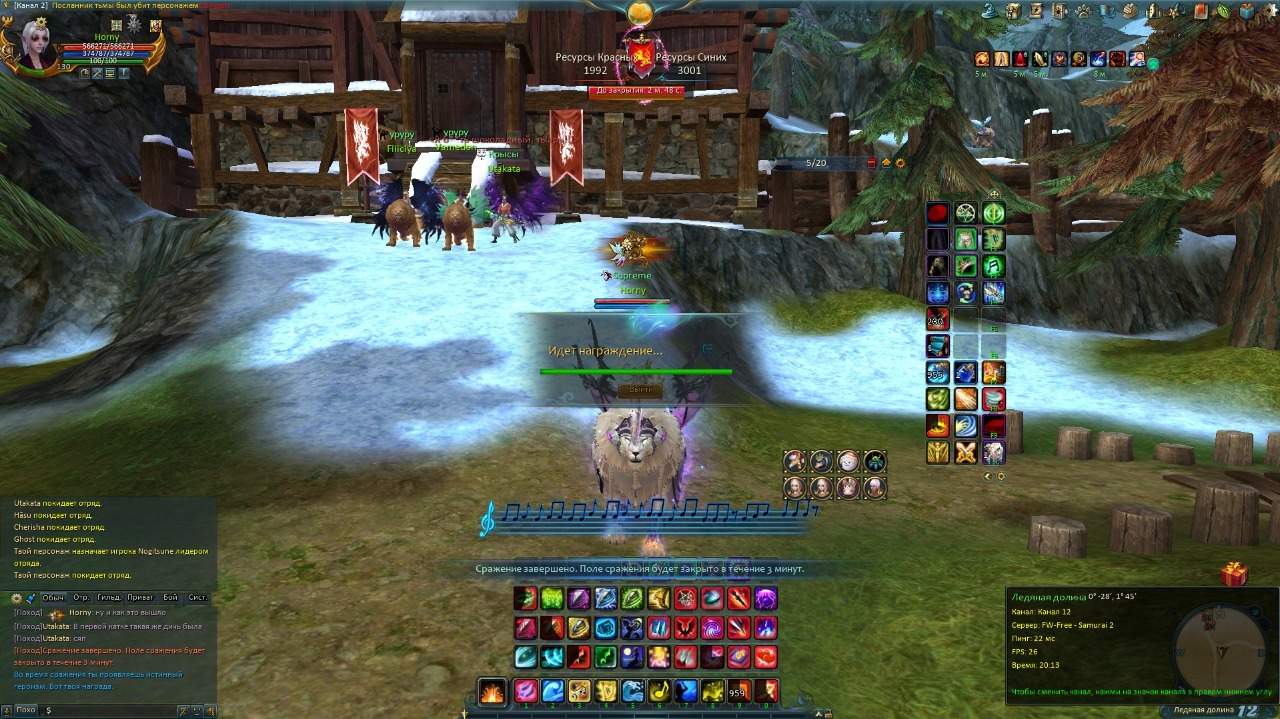Viewport: 1280px width, 719px height.
Task: Switch chat to the Гильд. tab
Action: [x=110, y=597]
